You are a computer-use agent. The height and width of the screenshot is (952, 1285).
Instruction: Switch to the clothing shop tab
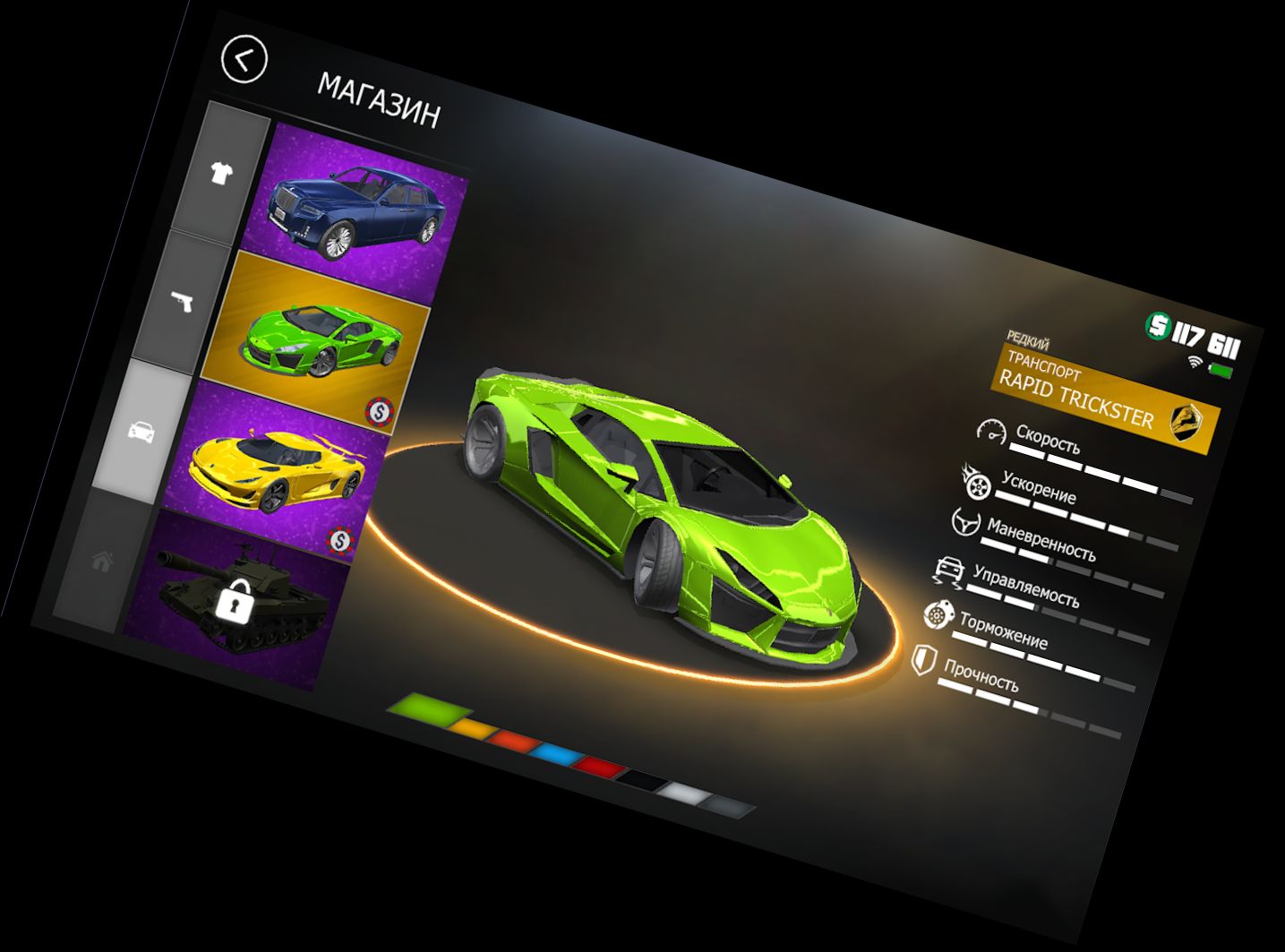click(x=221, y=172)
